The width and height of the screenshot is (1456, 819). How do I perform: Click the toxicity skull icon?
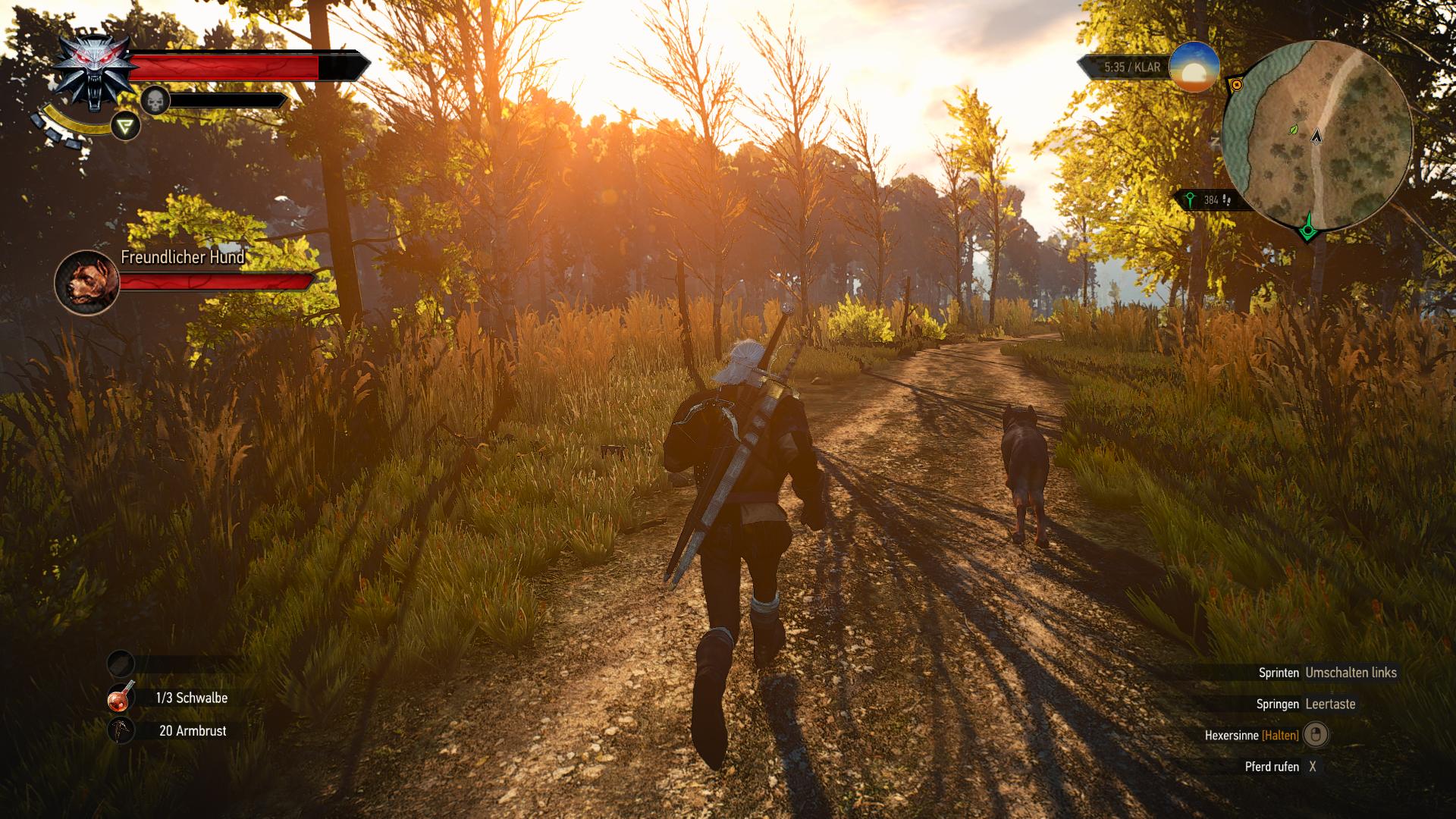pos(155,101)
